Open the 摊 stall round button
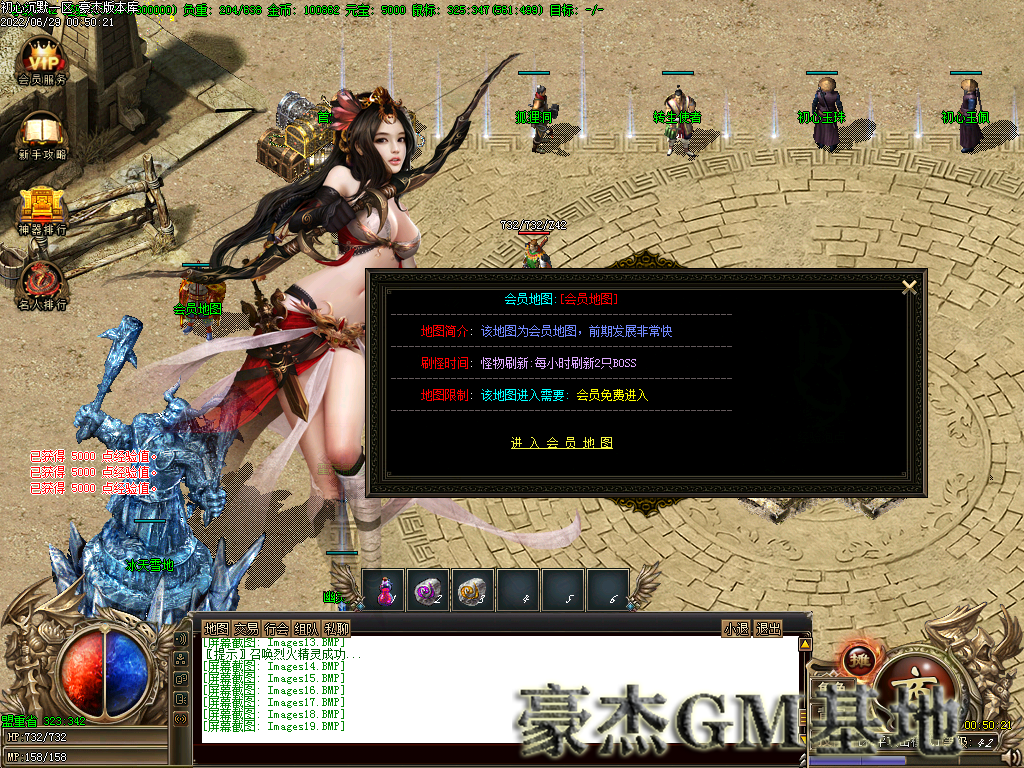This screenshot has height=768, width=1024. point(859,660)
